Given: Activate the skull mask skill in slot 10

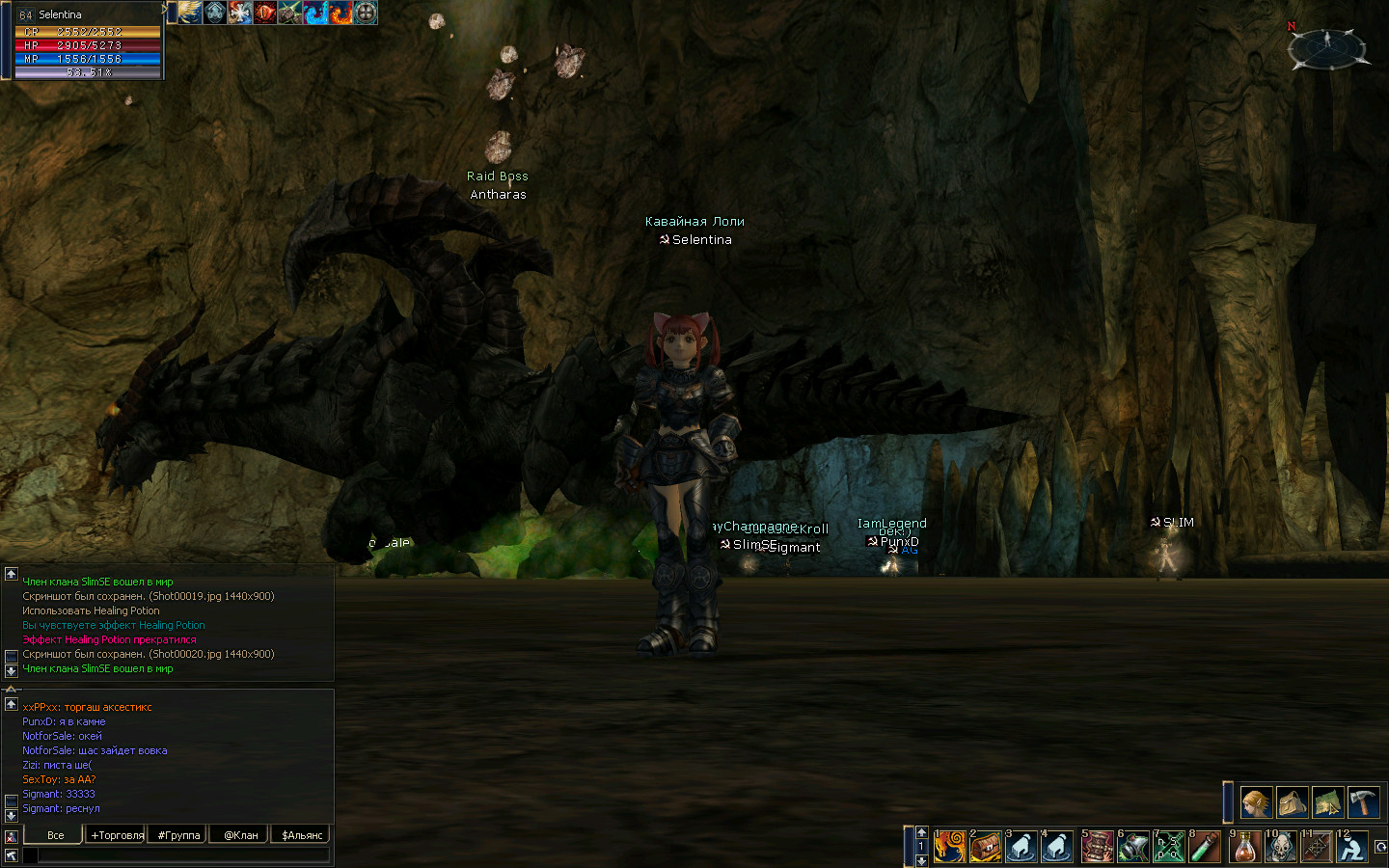Looking at the screenshot, I should tap(1281, 847).
